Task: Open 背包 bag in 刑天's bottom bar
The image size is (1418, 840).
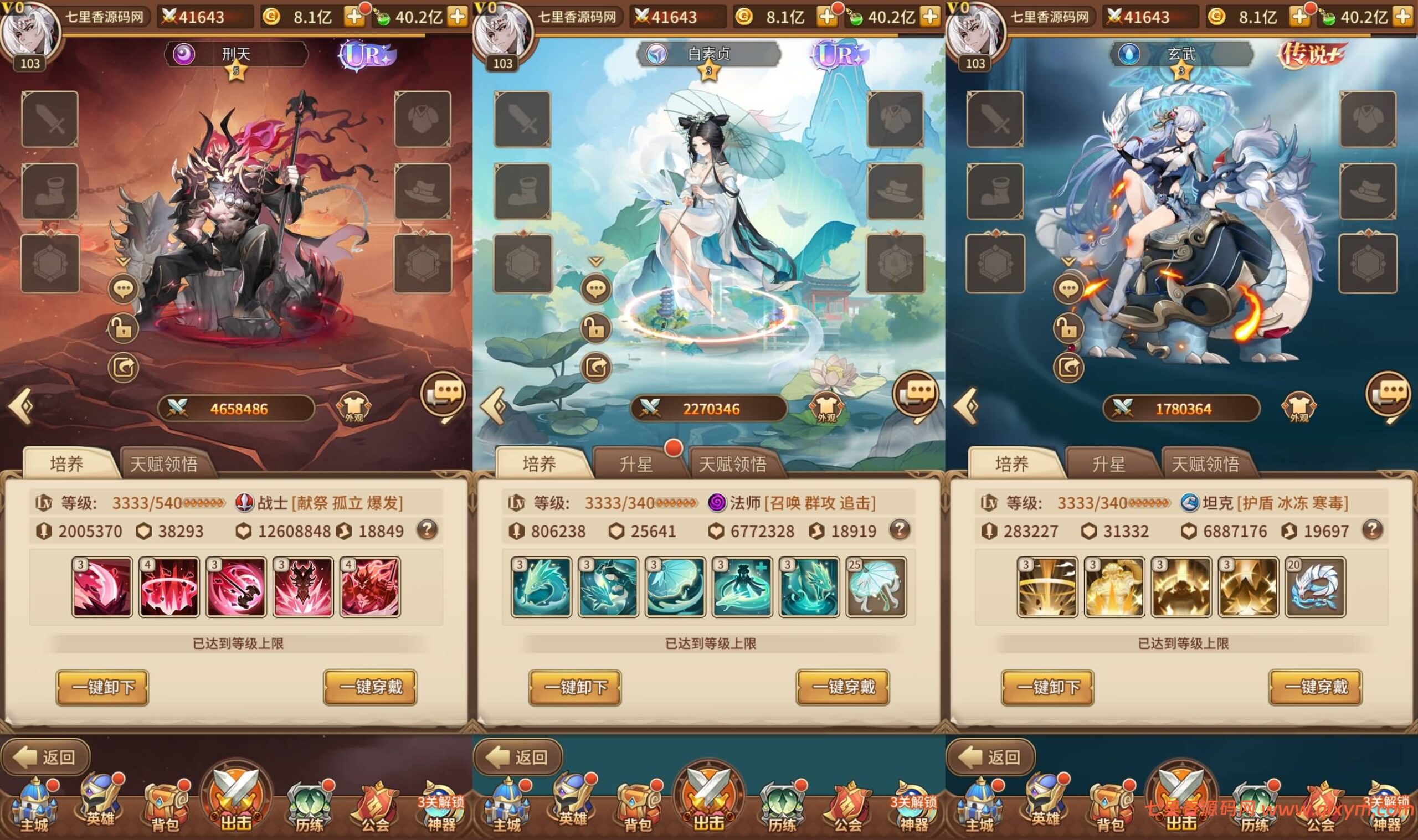Action: [165, 808]
